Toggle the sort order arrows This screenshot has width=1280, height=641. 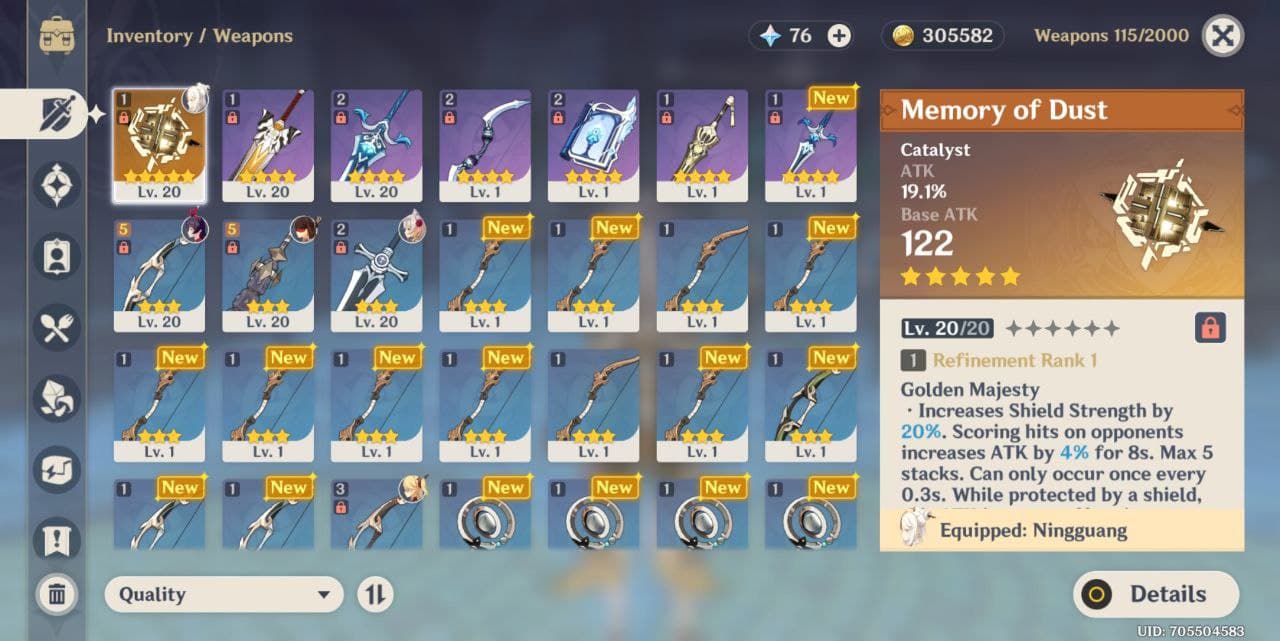[375, 595]
